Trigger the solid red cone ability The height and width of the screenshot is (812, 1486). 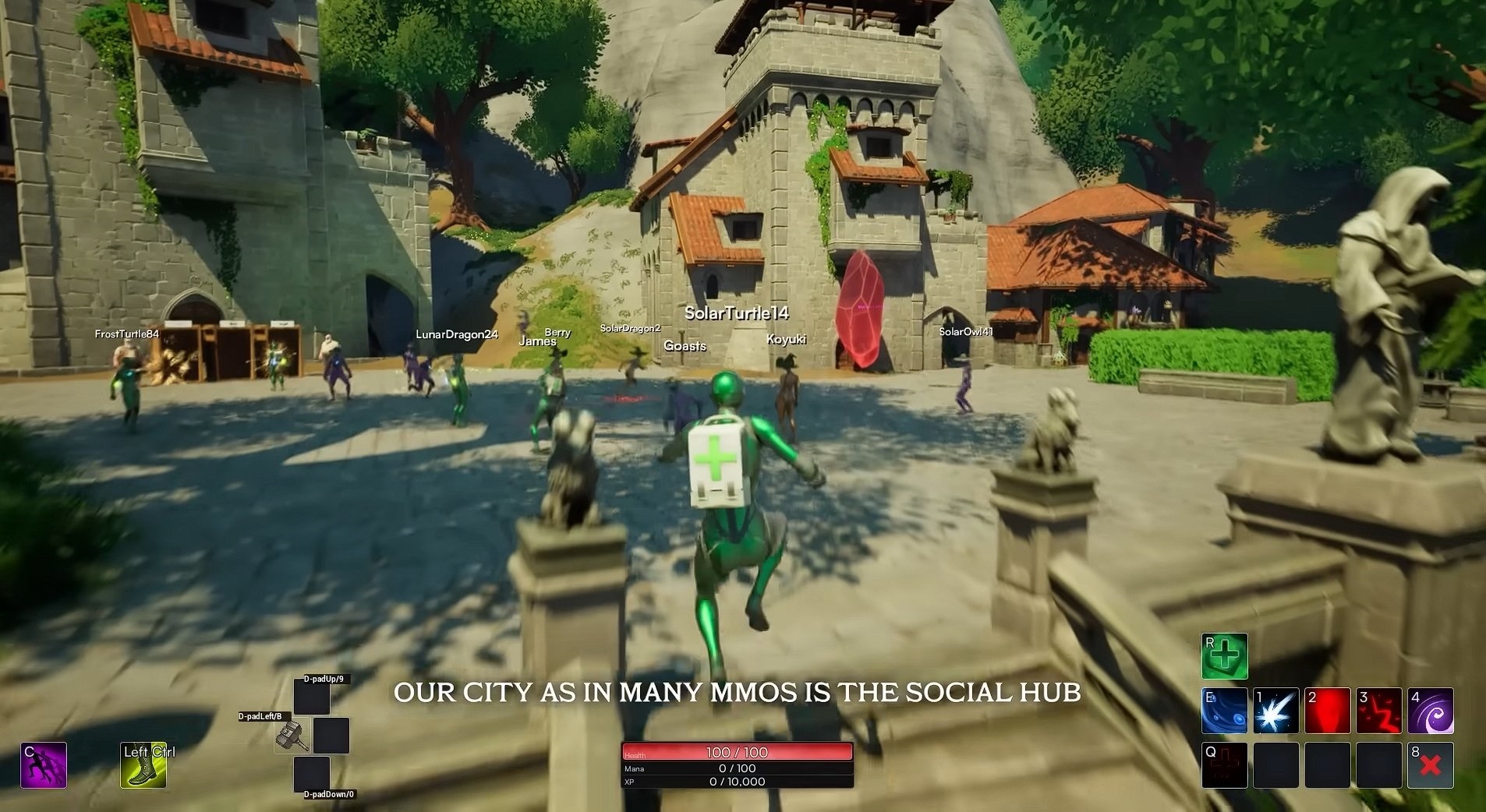click(1328, 711)
